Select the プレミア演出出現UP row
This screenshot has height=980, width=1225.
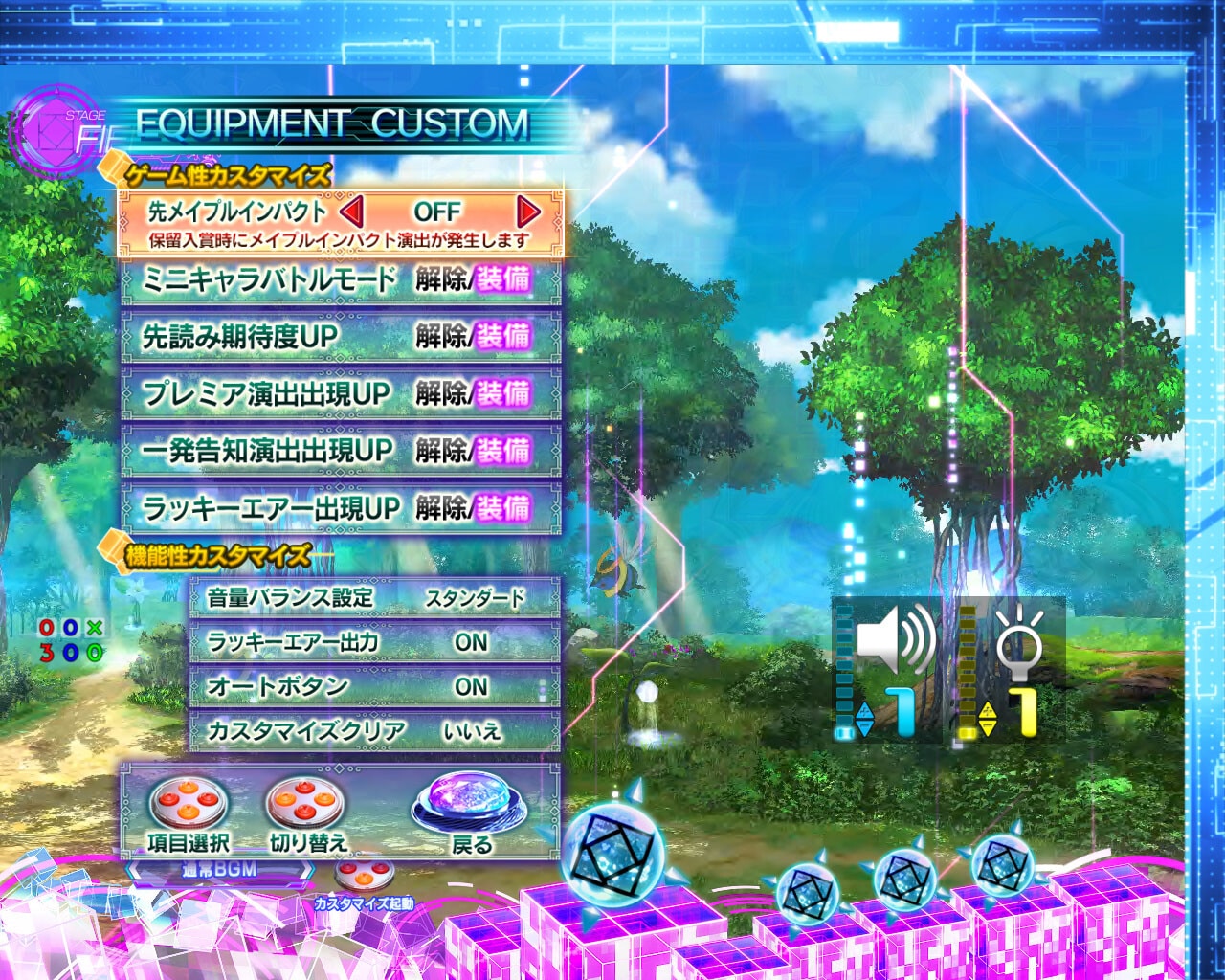pos(341,393)
